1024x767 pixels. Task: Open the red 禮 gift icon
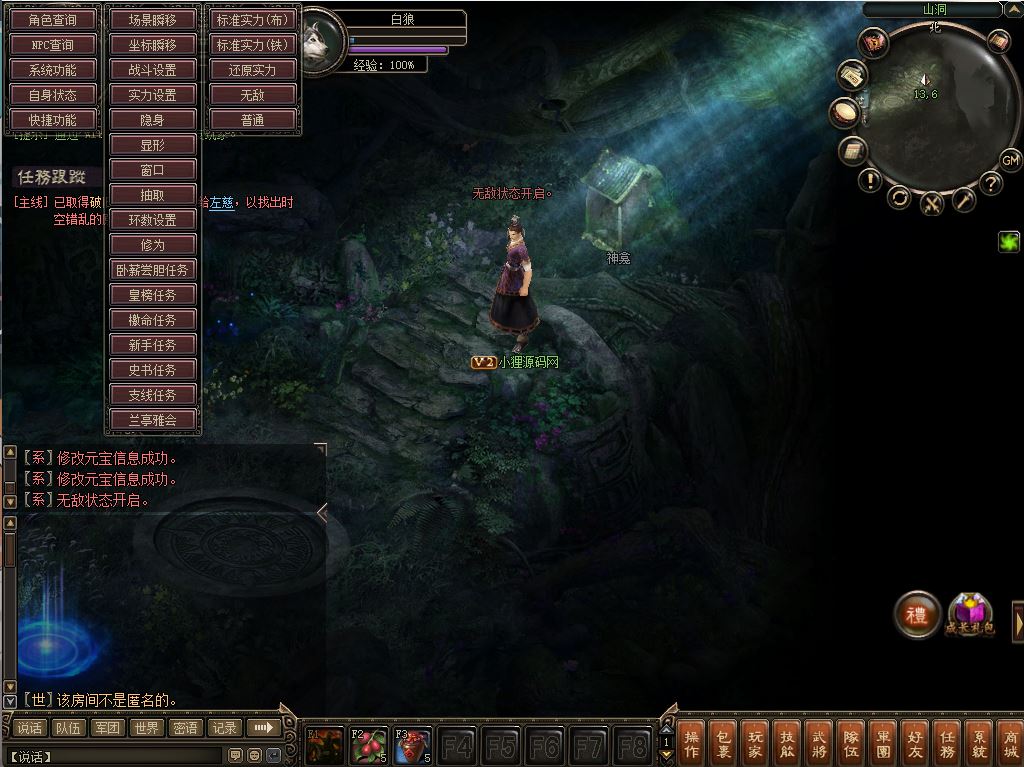click(x=916, y=615)
